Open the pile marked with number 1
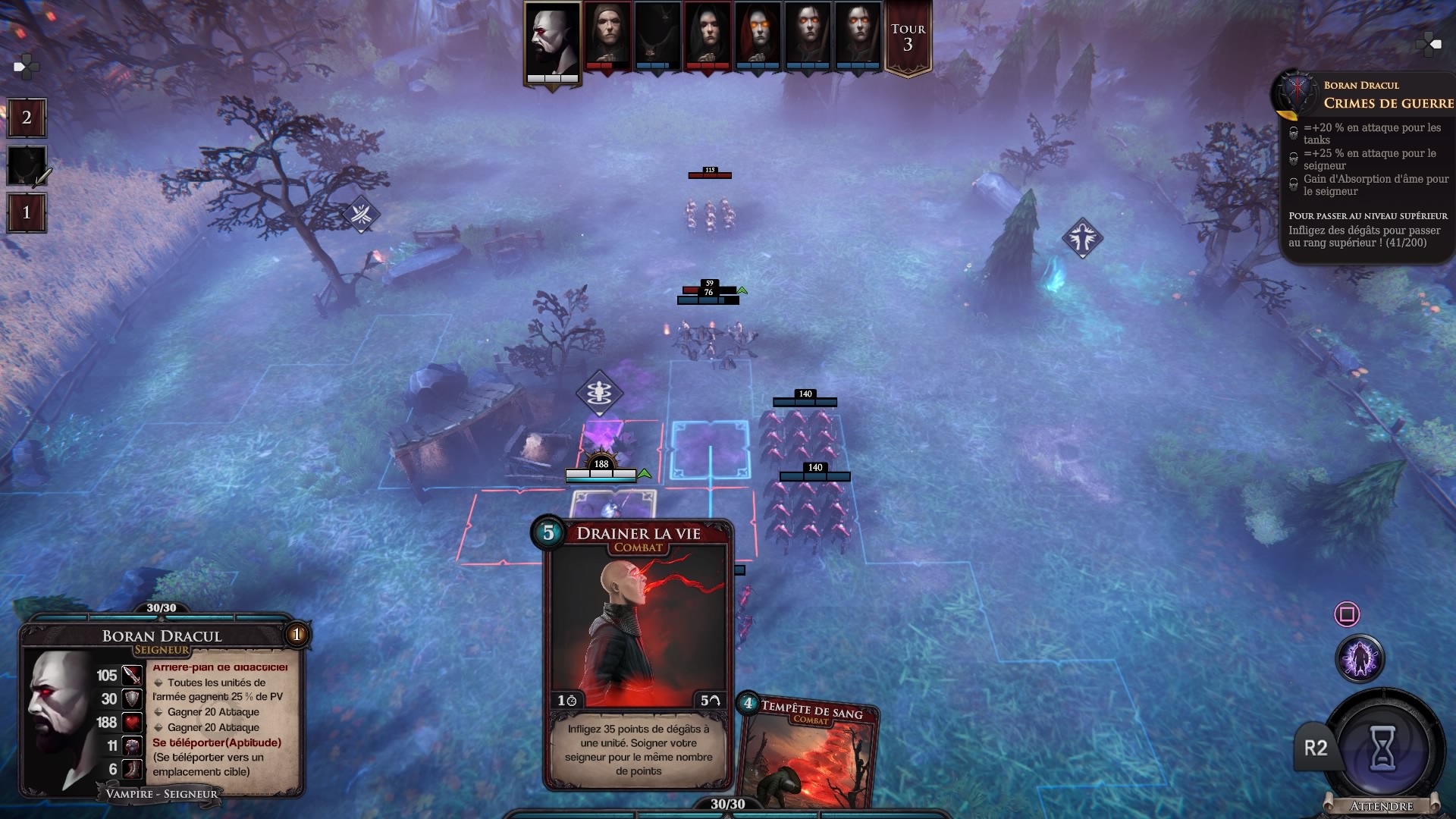1456x819 pixels. coord(27,212)
